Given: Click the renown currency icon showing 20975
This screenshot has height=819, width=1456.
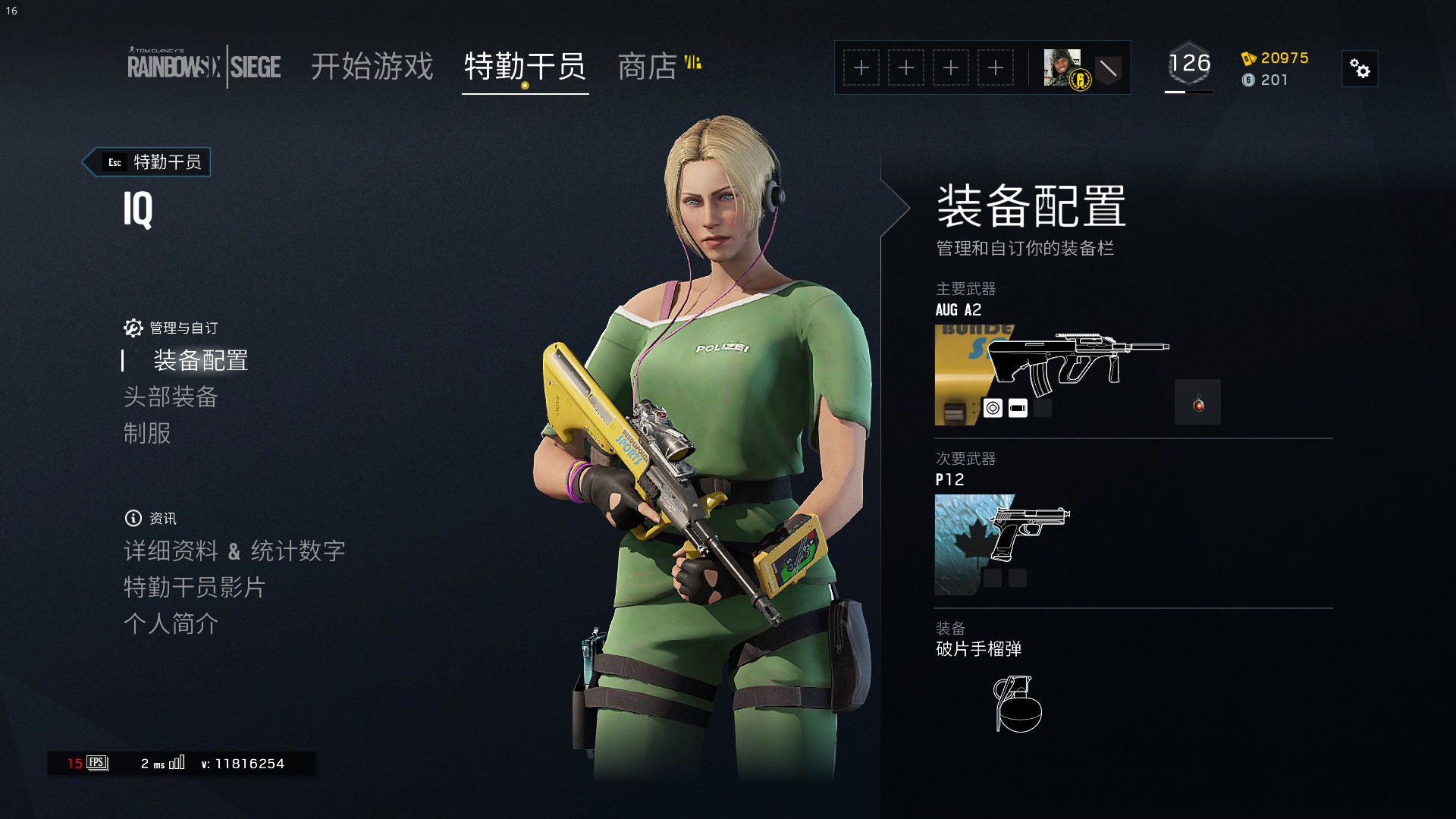Looking at the screenshot, I should 1248,58.
